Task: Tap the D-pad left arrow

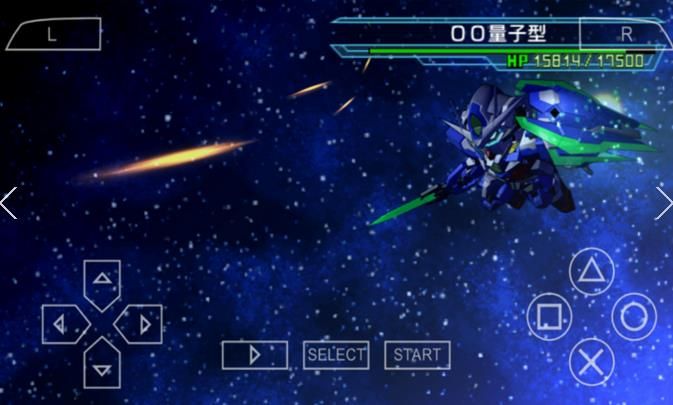Action: pos(59,324)
